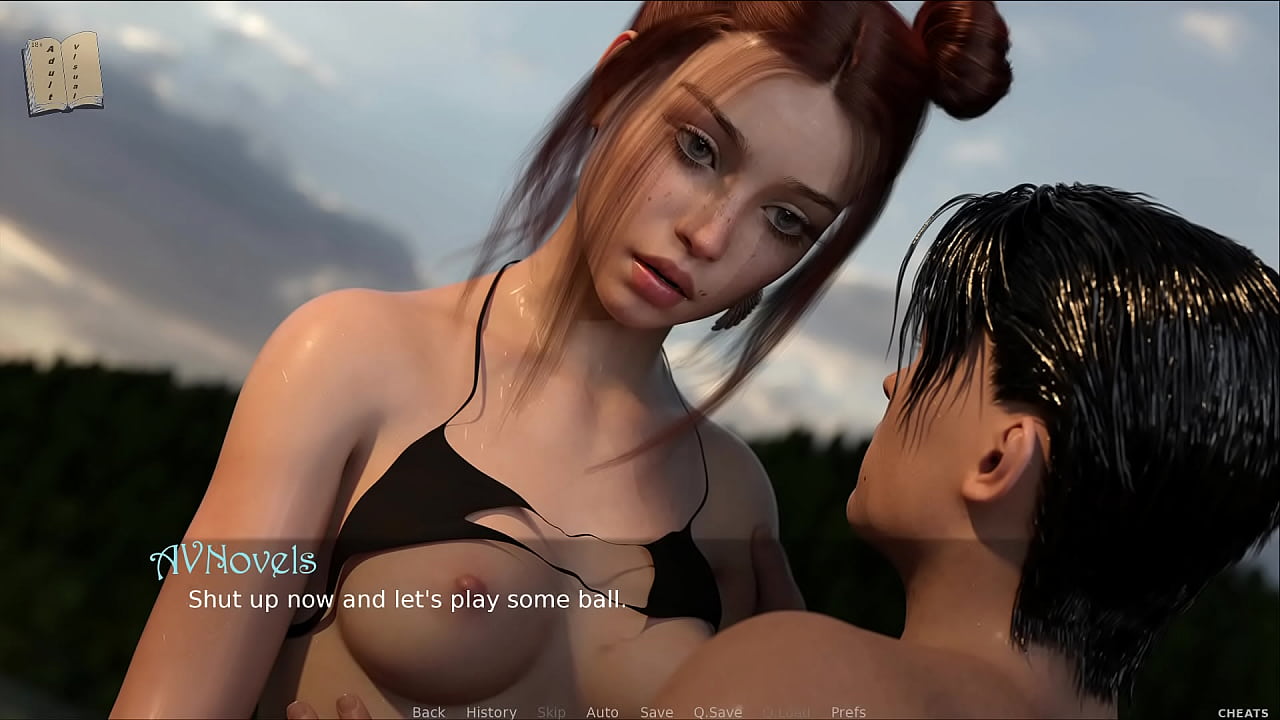Go back one line with Back

click(x=428, y=712)
